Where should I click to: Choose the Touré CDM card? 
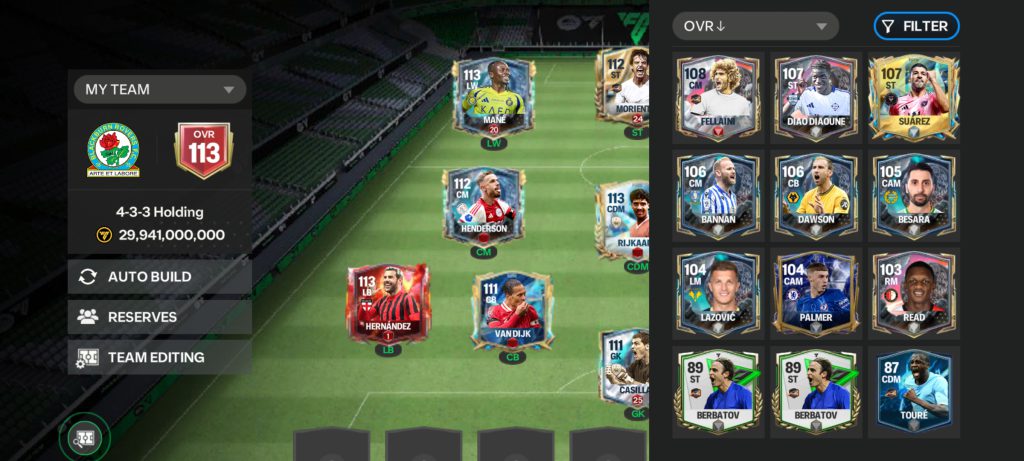[913, 390]
